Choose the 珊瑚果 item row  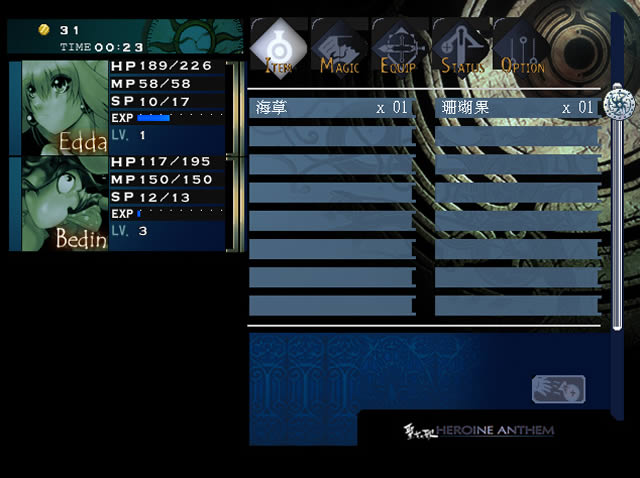[518, 108]
